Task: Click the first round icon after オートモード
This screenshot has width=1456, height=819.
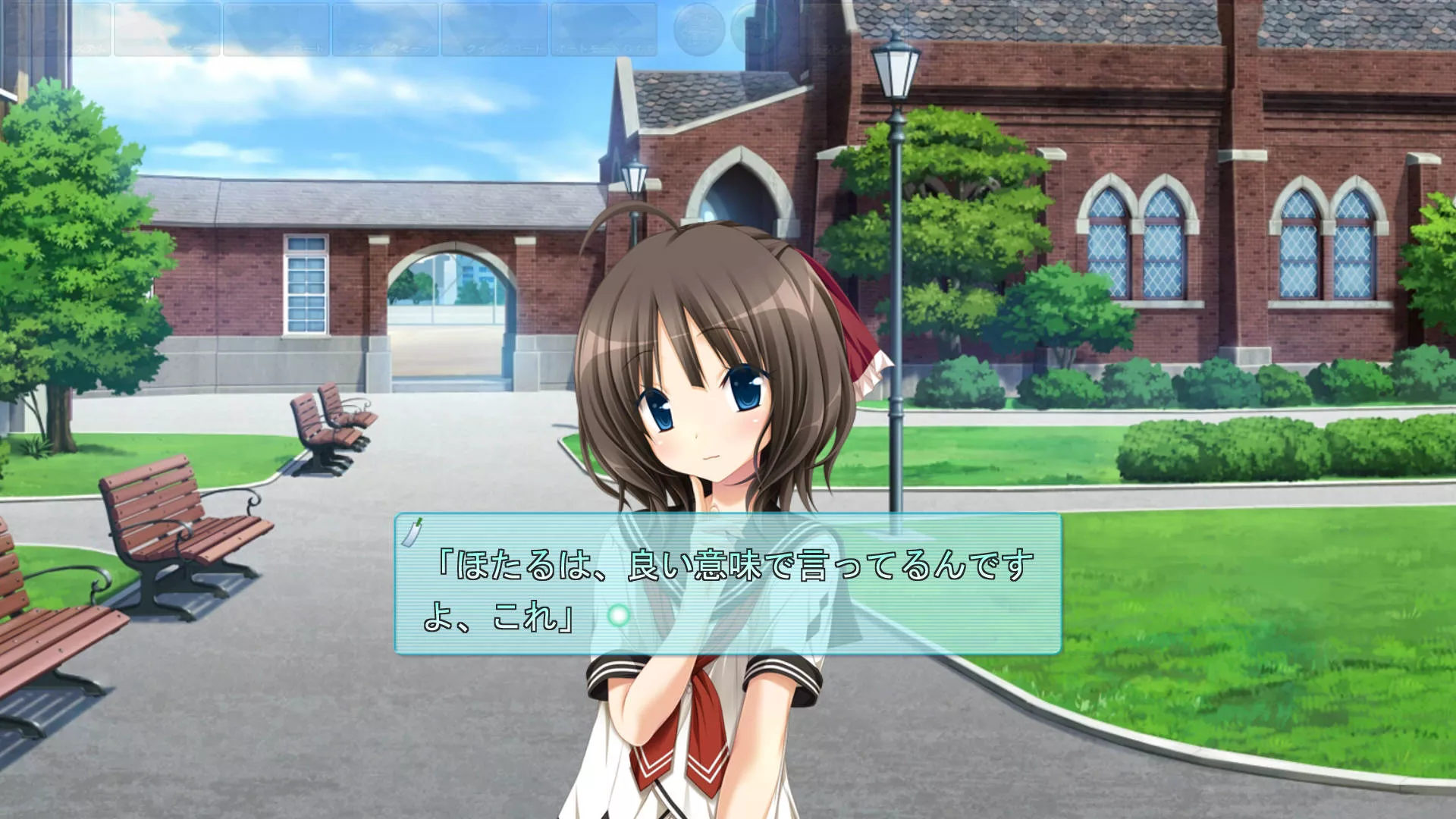Action: pos(699,30)
